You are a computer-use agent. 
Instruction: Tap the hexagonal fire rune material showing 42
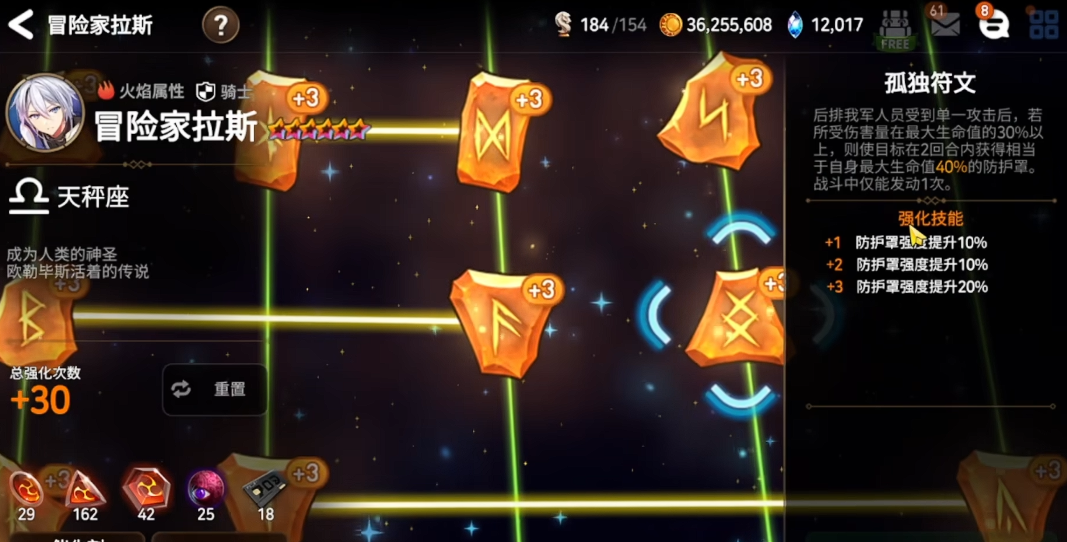(x=146, y=488)
